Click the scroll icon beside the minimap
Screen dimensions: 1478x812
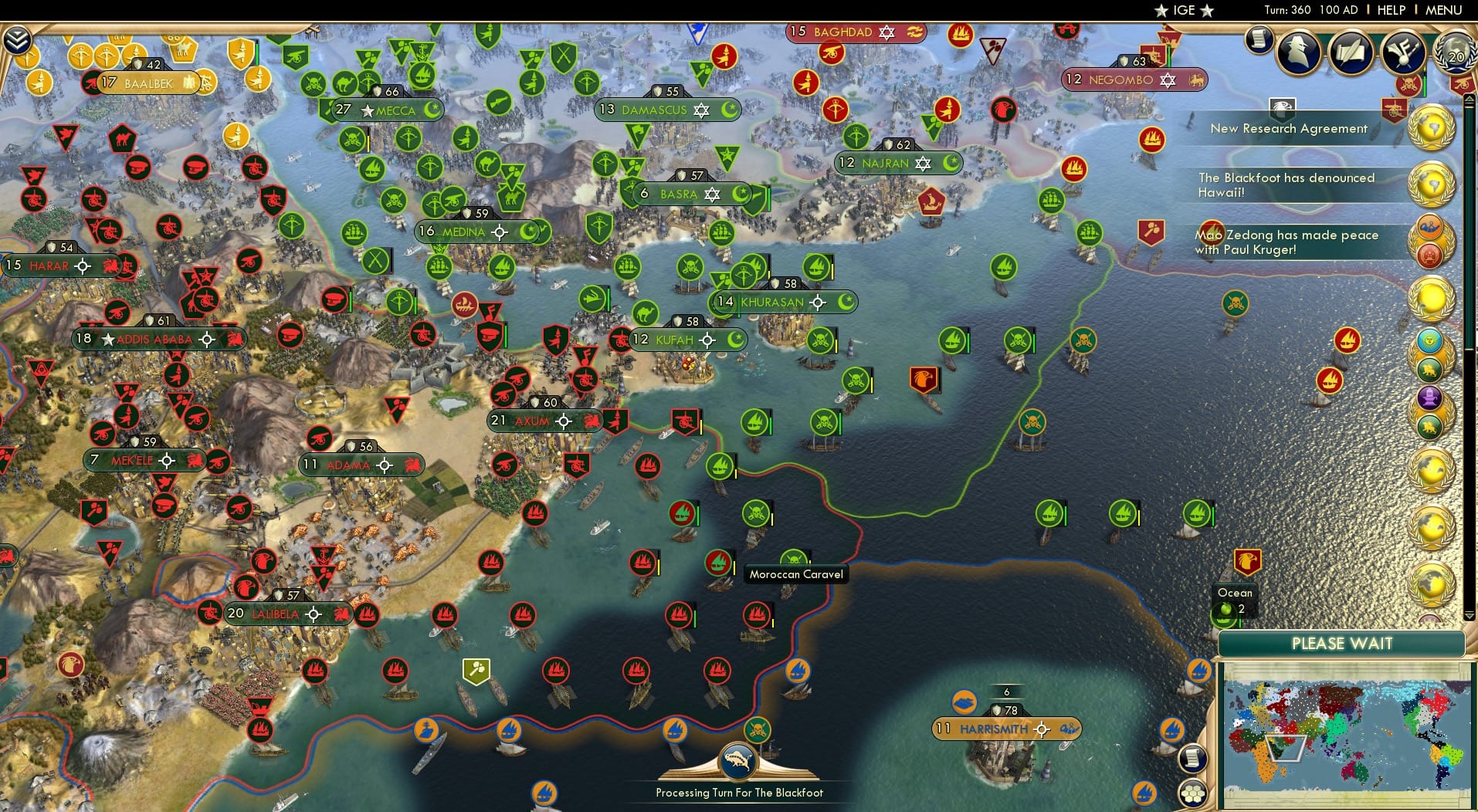pos(1192,759)
